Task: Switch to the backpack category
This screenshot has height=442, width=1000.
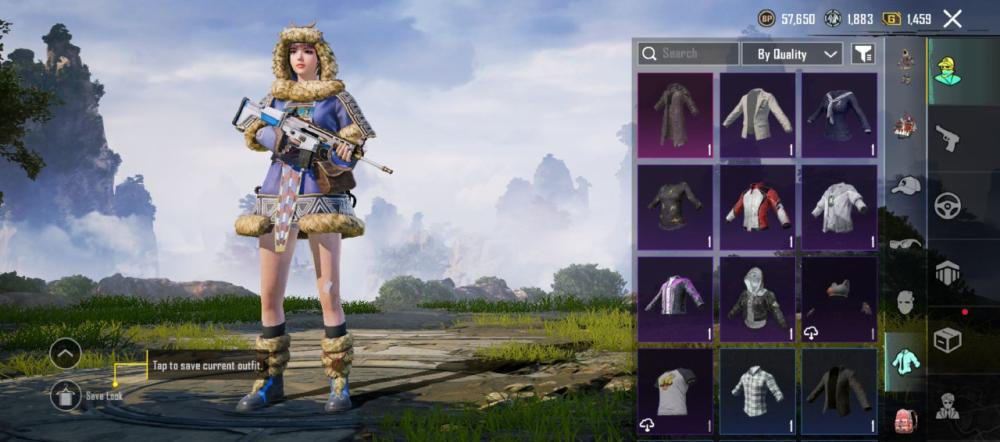Action: pos(906,418)
